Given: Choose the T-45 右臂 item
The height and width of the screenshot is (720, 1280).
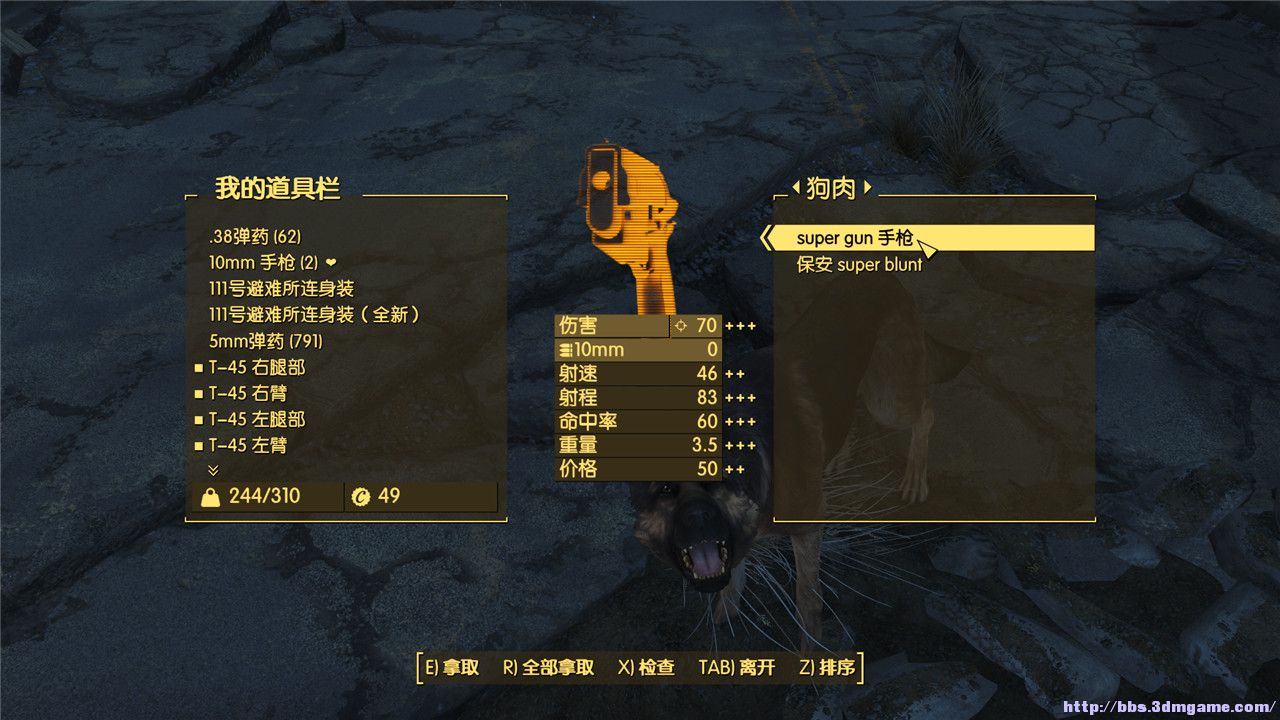Looking at the screenshot, I should tap(248, 393).
